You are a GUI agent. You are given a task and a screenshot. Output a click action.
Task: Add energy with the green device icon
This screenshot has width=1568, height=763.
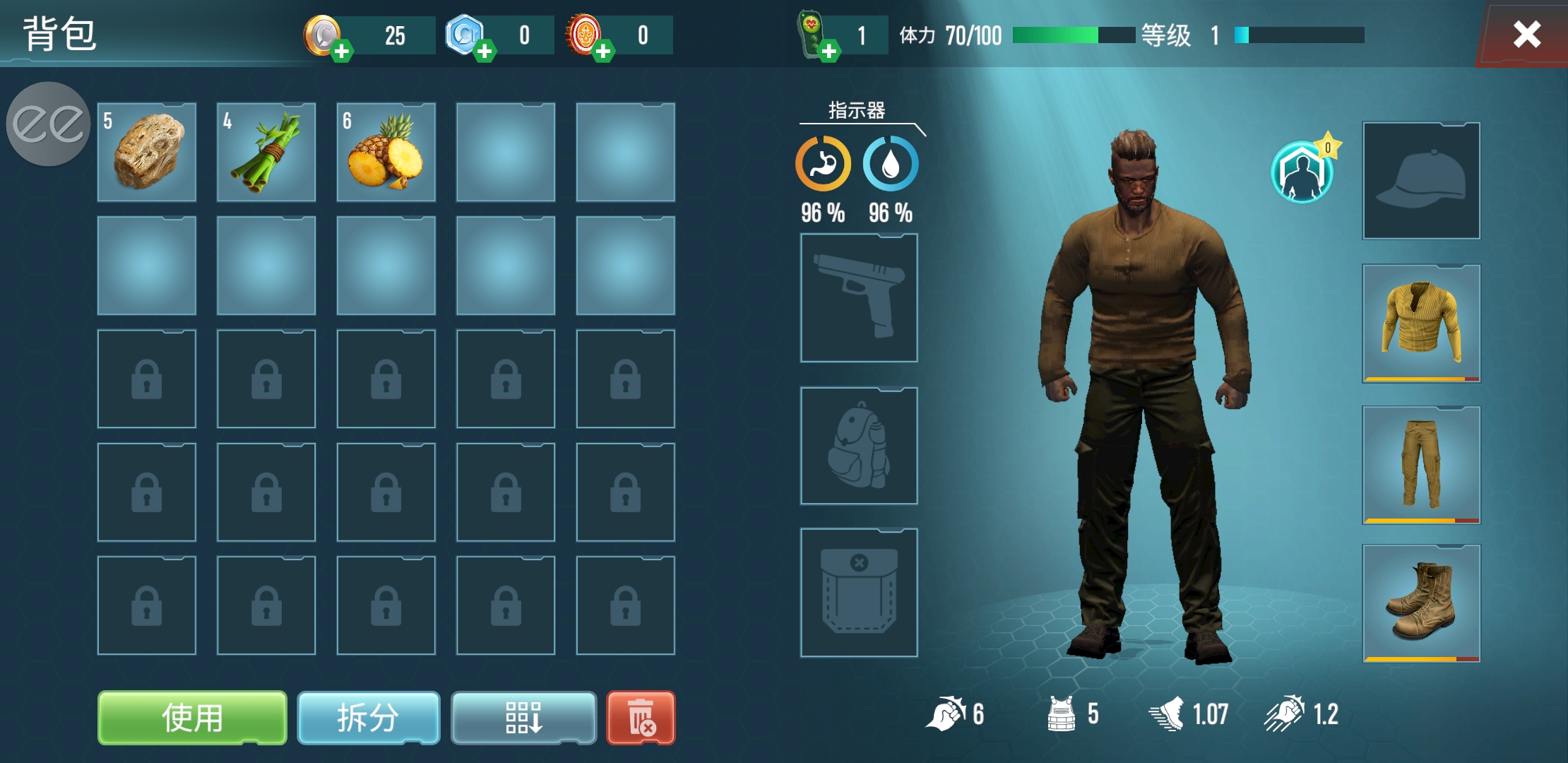(829, 51)
